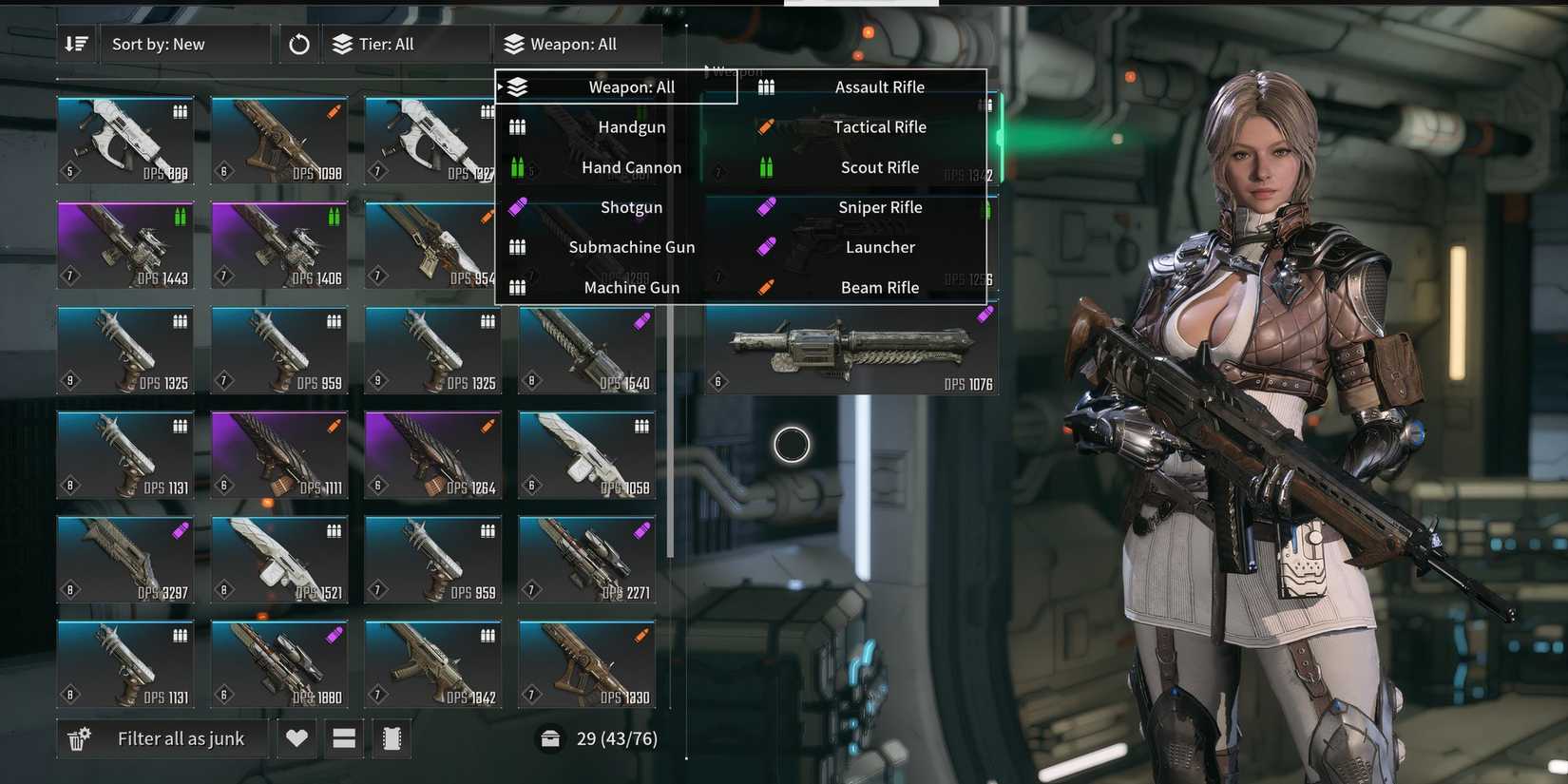The image size is (1568, 784).
Task: Choose Launcher from the weapon menu
Action: click(x=879, y=247)
